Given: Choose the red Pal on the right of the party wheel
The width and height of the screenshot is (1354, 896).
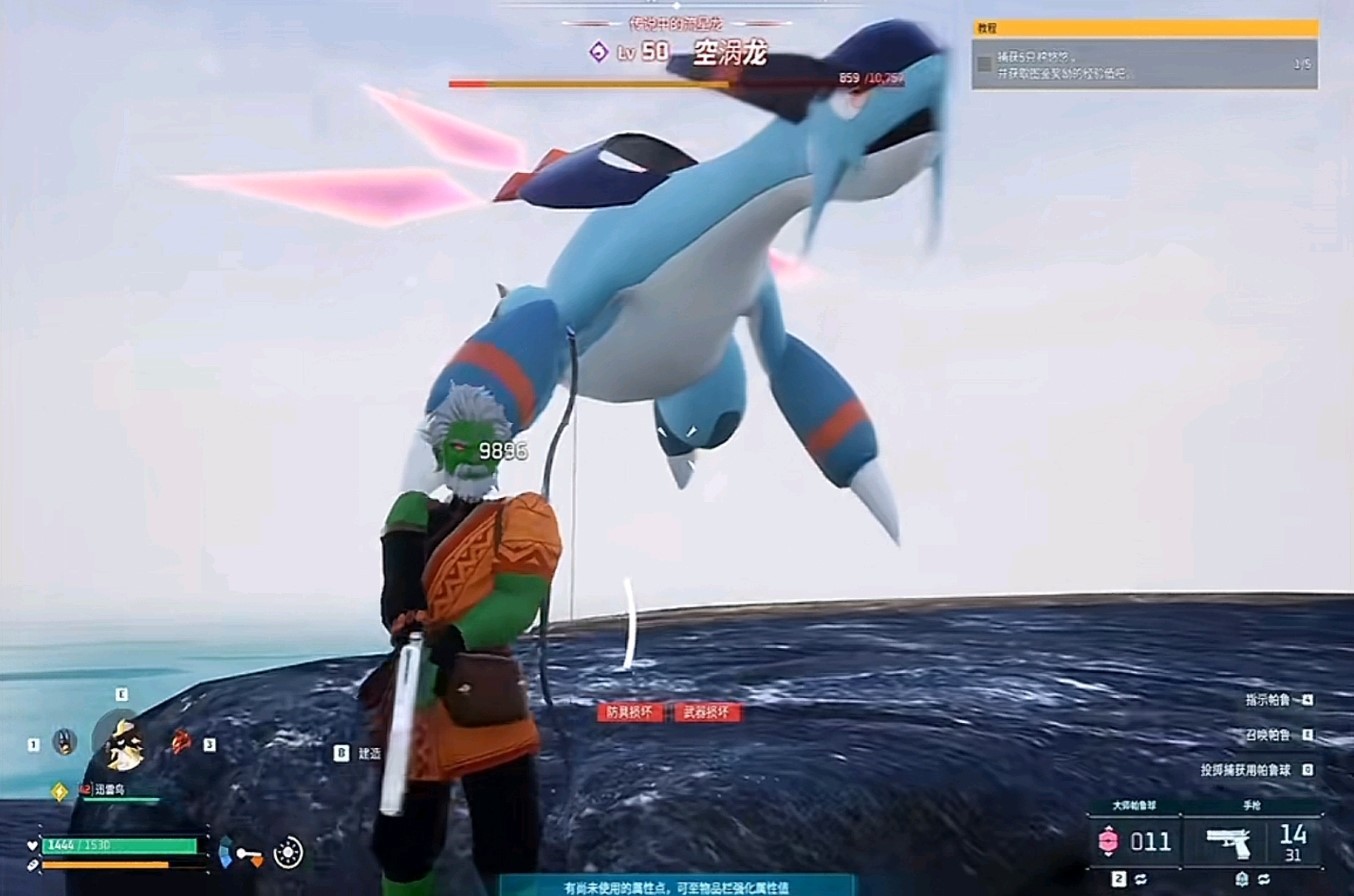Looking at the screenshot, I should pyautogui.click(x=181, y=742).
